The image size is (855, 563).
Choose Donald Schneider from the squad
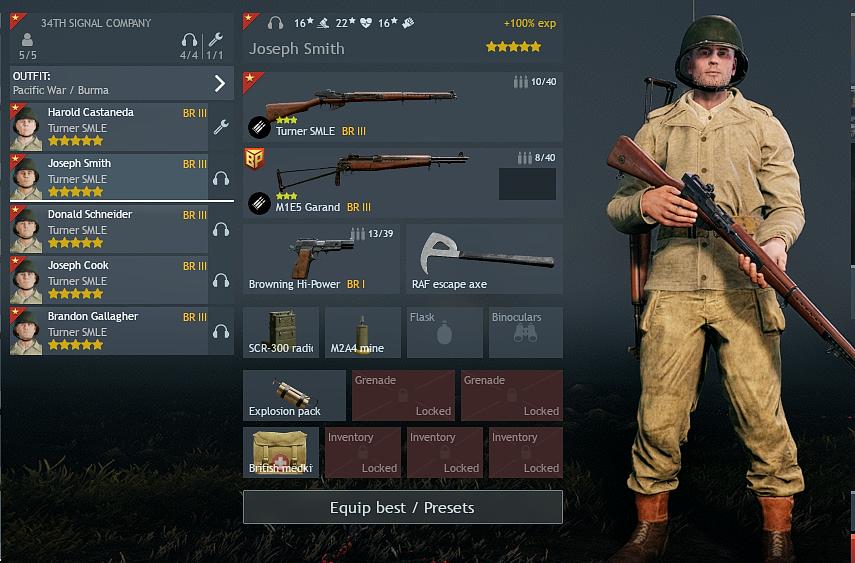(x=110, y=229)
